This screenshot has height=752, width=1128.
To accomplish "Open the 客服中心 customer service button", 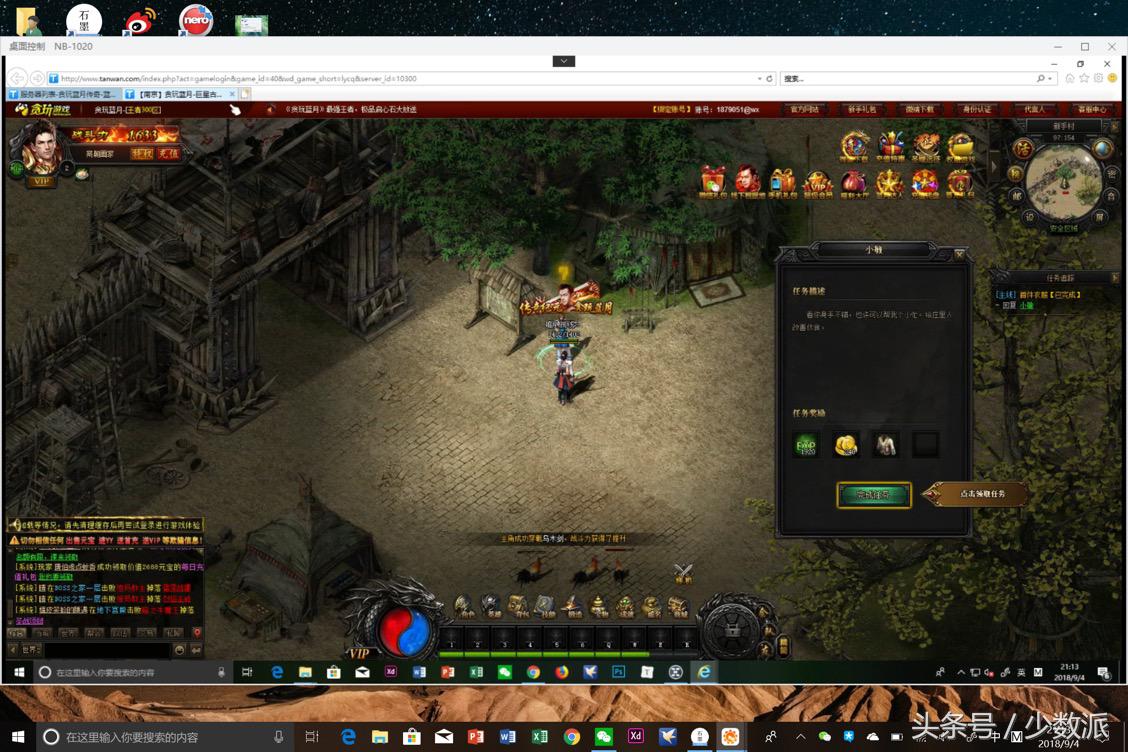I will pos(1091,109).
